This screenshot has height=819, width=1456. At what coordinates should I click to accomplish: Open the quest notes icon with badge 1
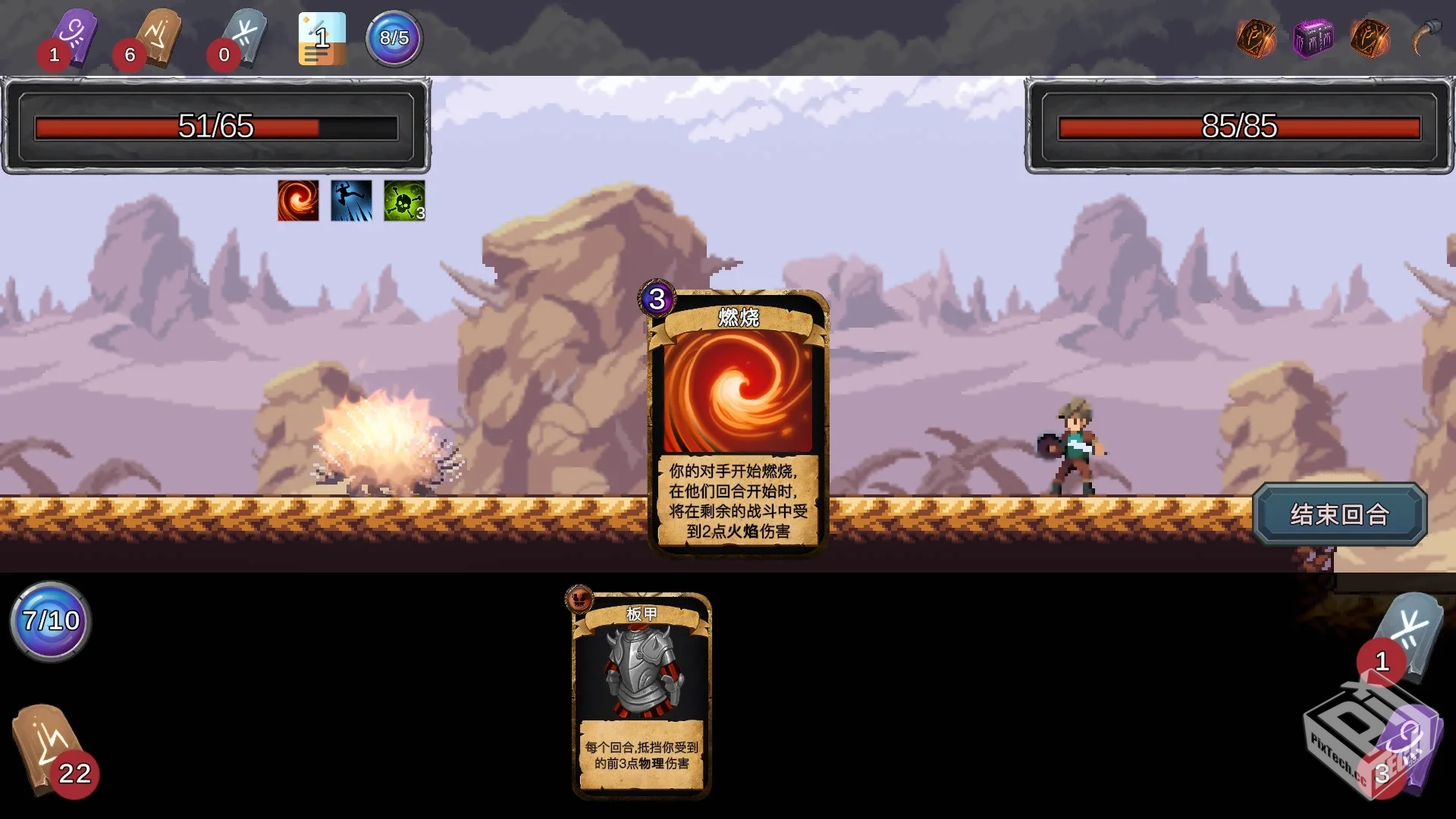tap(322, 38)
